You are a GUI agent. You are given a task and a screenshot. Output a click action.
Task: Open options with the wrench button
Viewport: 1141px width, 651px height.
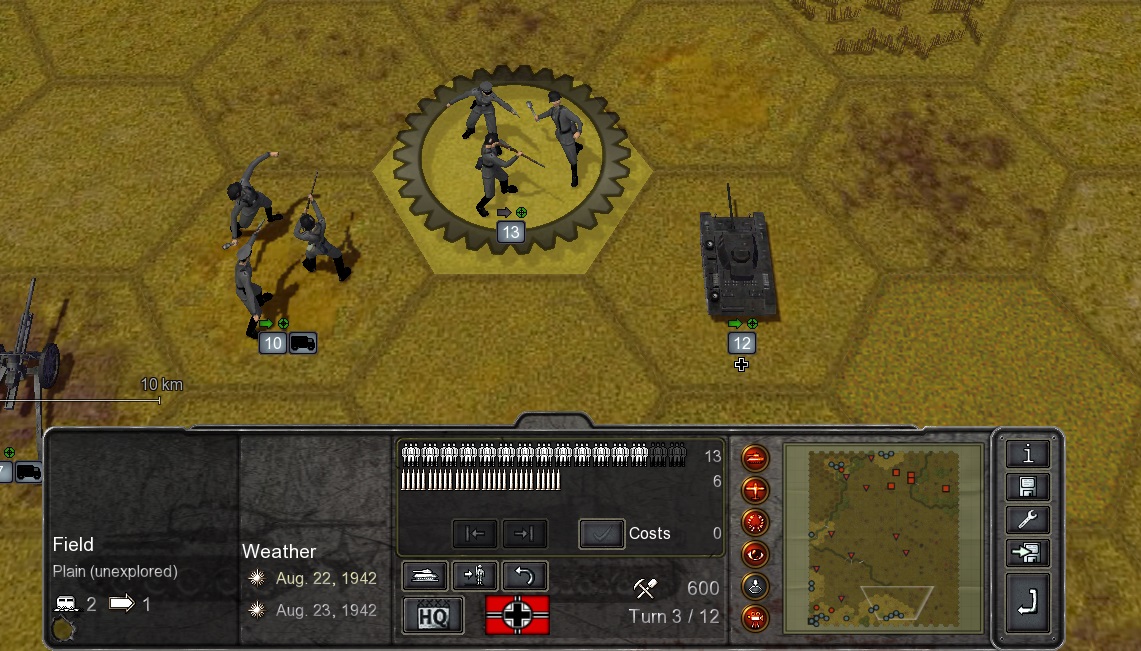click(x=1027, y=520)
